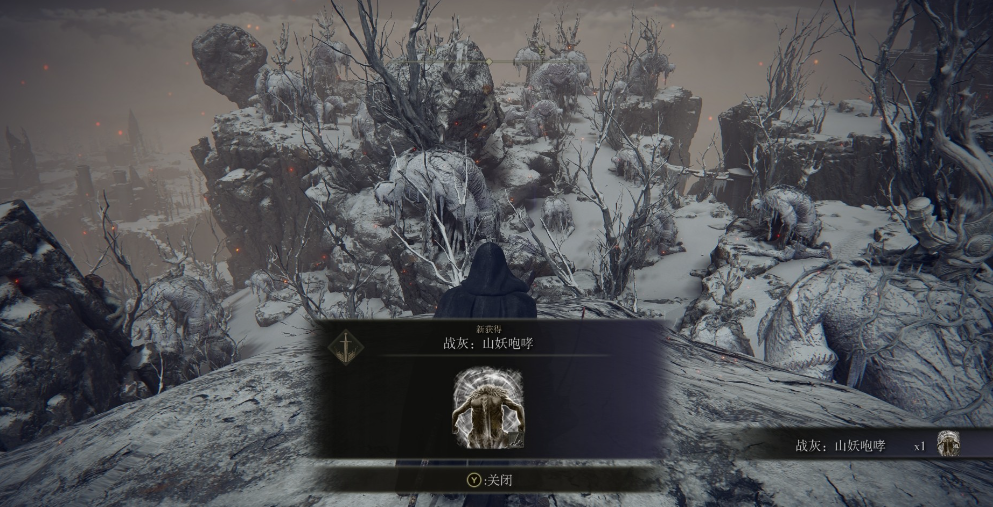Select the 战灰：山妖咆哮 item artwork
This screenshot has height=507, width=993.
coord(488,408)
